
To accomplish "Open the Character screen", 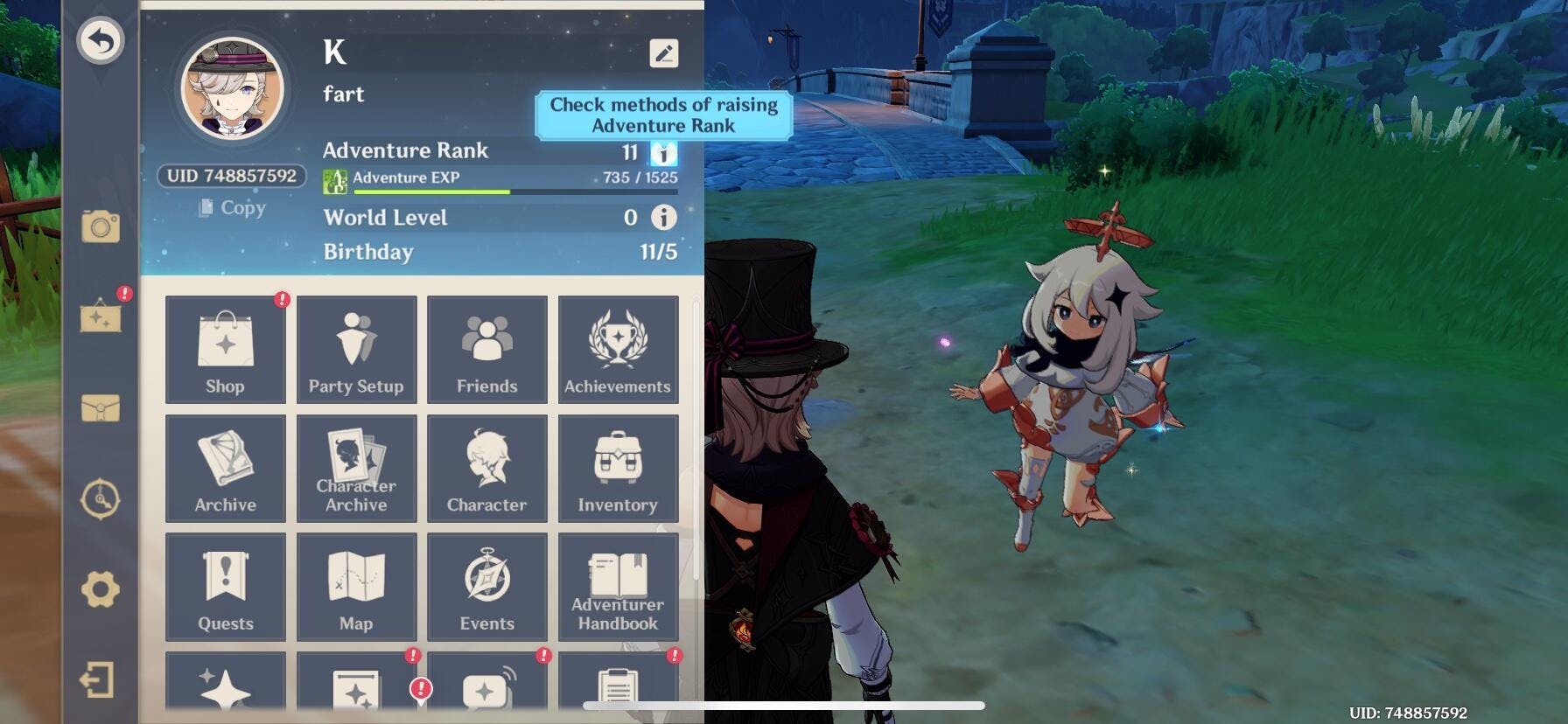I will 486,468.
